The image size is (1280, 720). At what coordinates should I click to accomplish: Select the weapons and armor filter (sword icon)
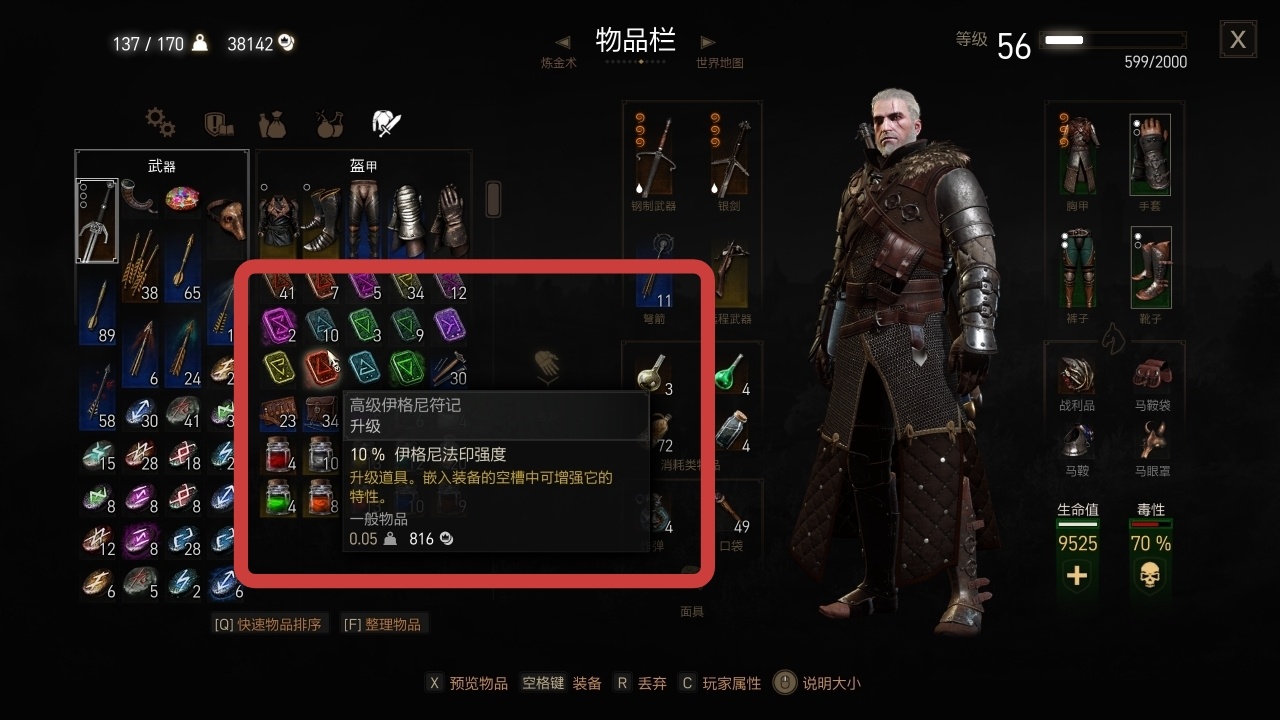[x=388, y=121]
